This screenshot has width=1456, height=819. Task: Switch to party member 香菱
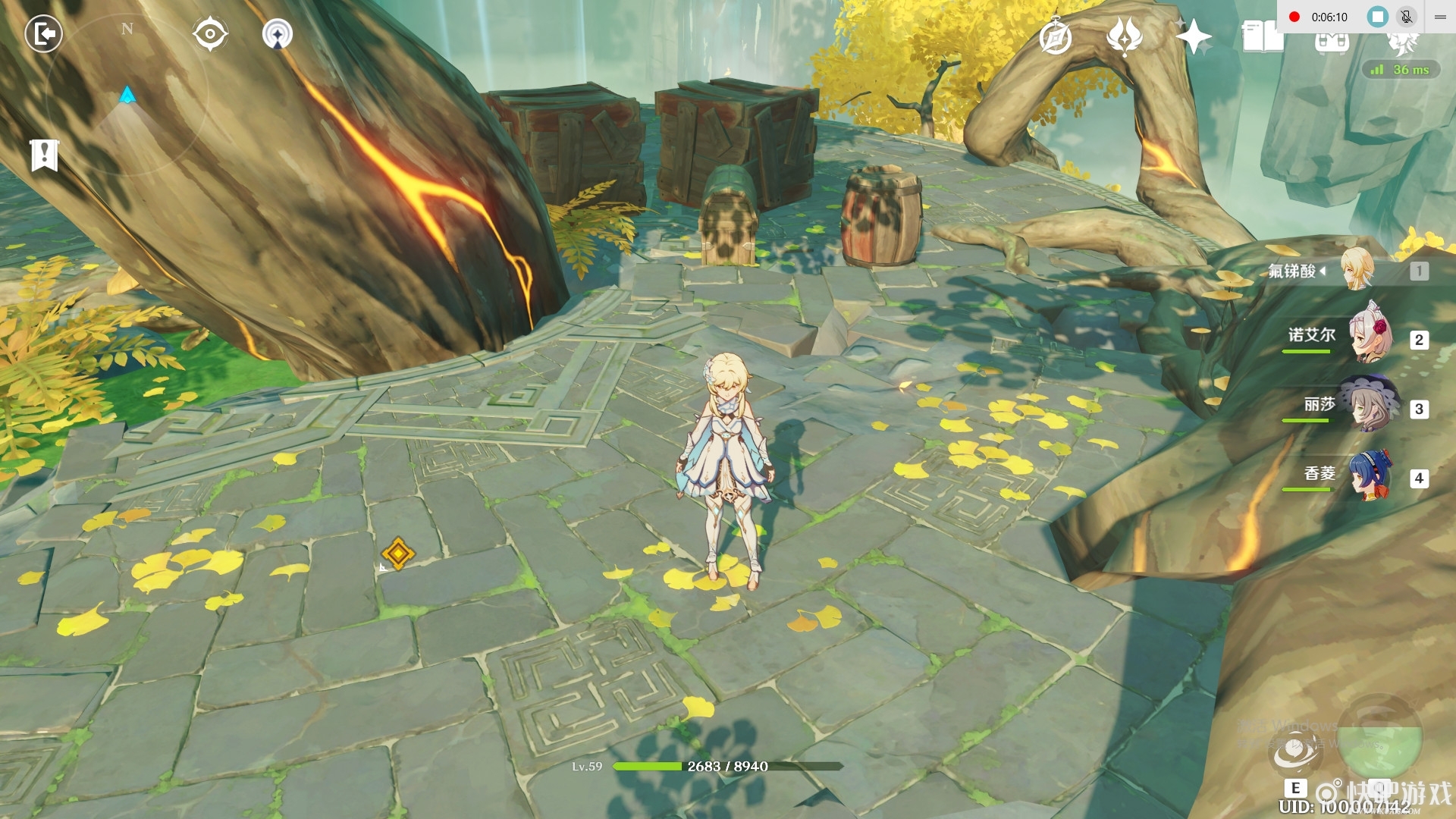[x=1371, y=475]
